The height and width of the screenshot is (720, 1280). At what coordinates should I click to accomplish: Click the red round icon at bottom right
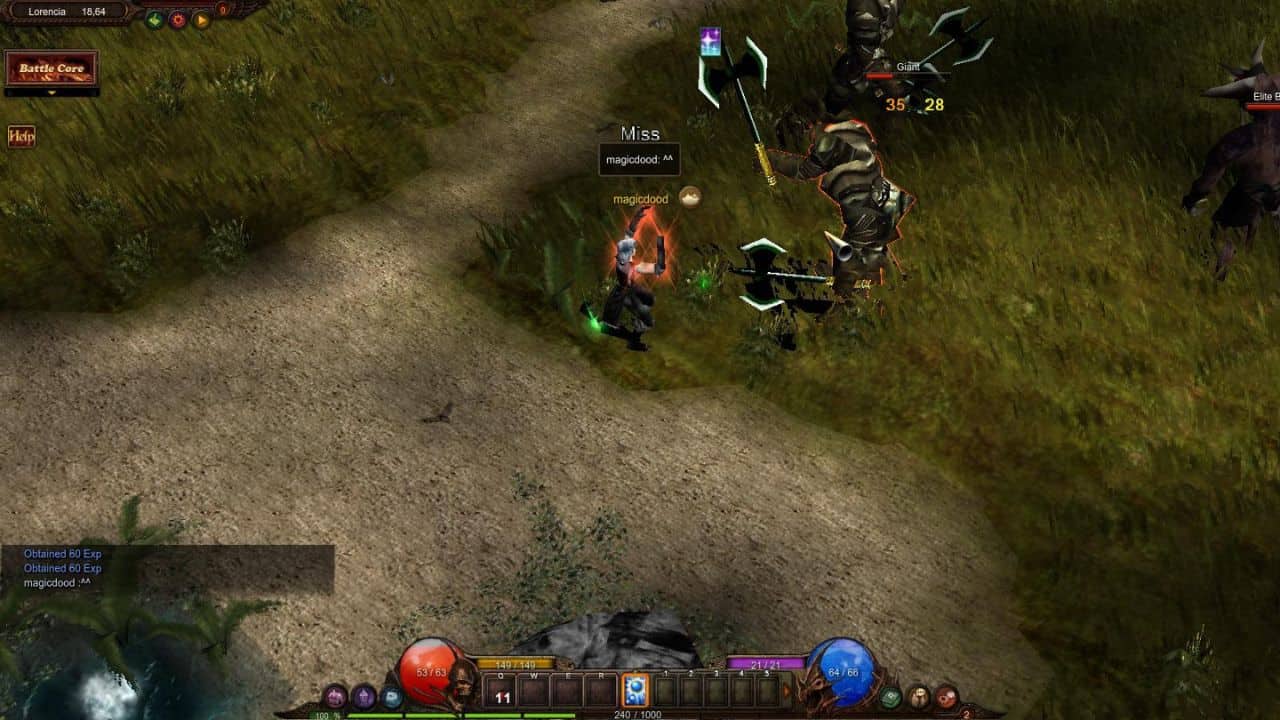pos(946,697)
